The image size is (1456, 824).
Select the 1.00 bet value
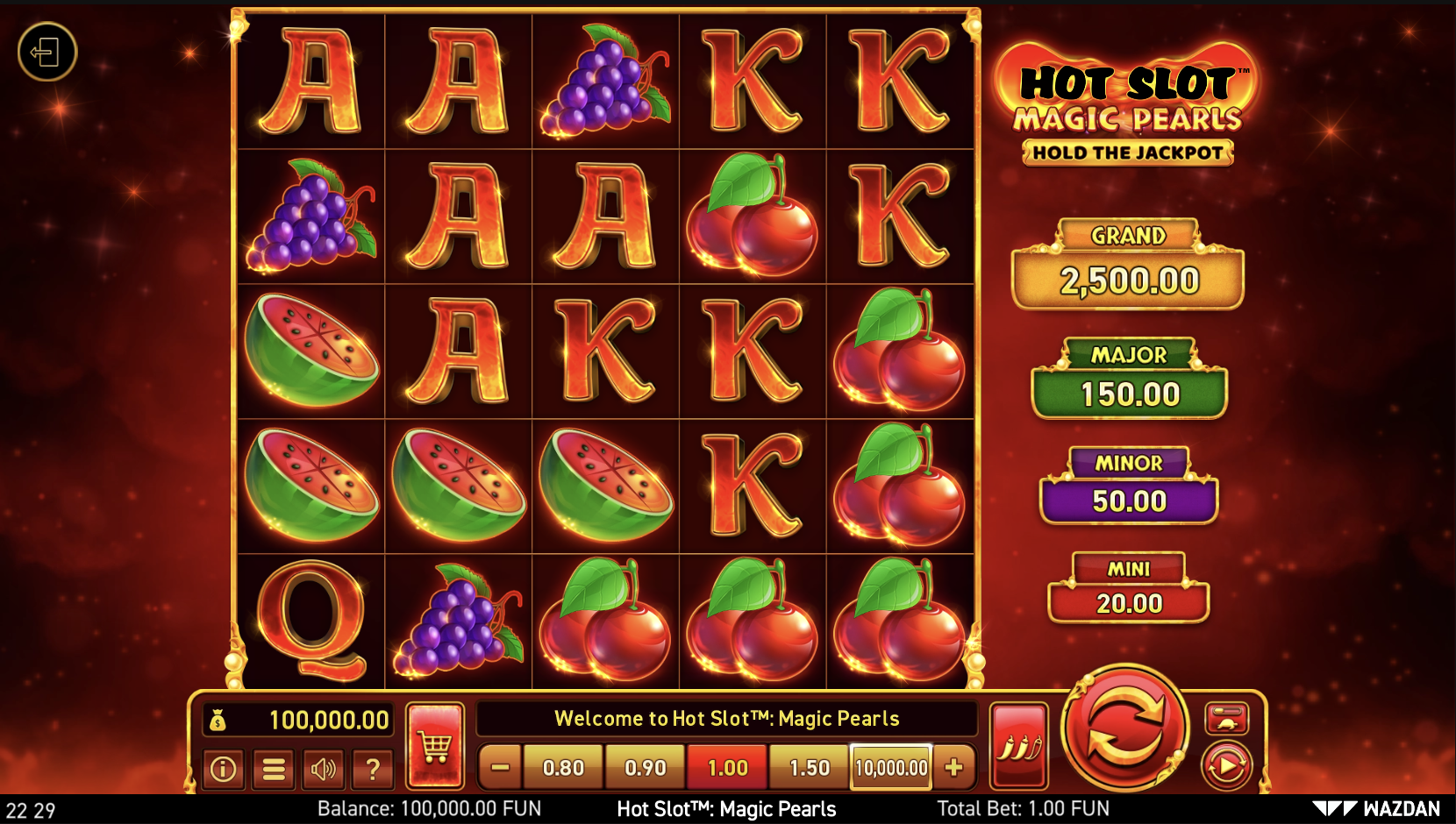(728, 768)
